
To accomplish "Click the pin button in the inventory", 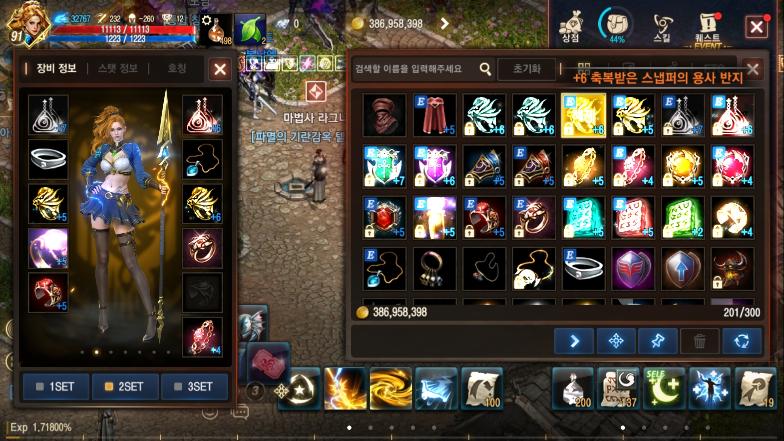I will click(x=658, y=341).
